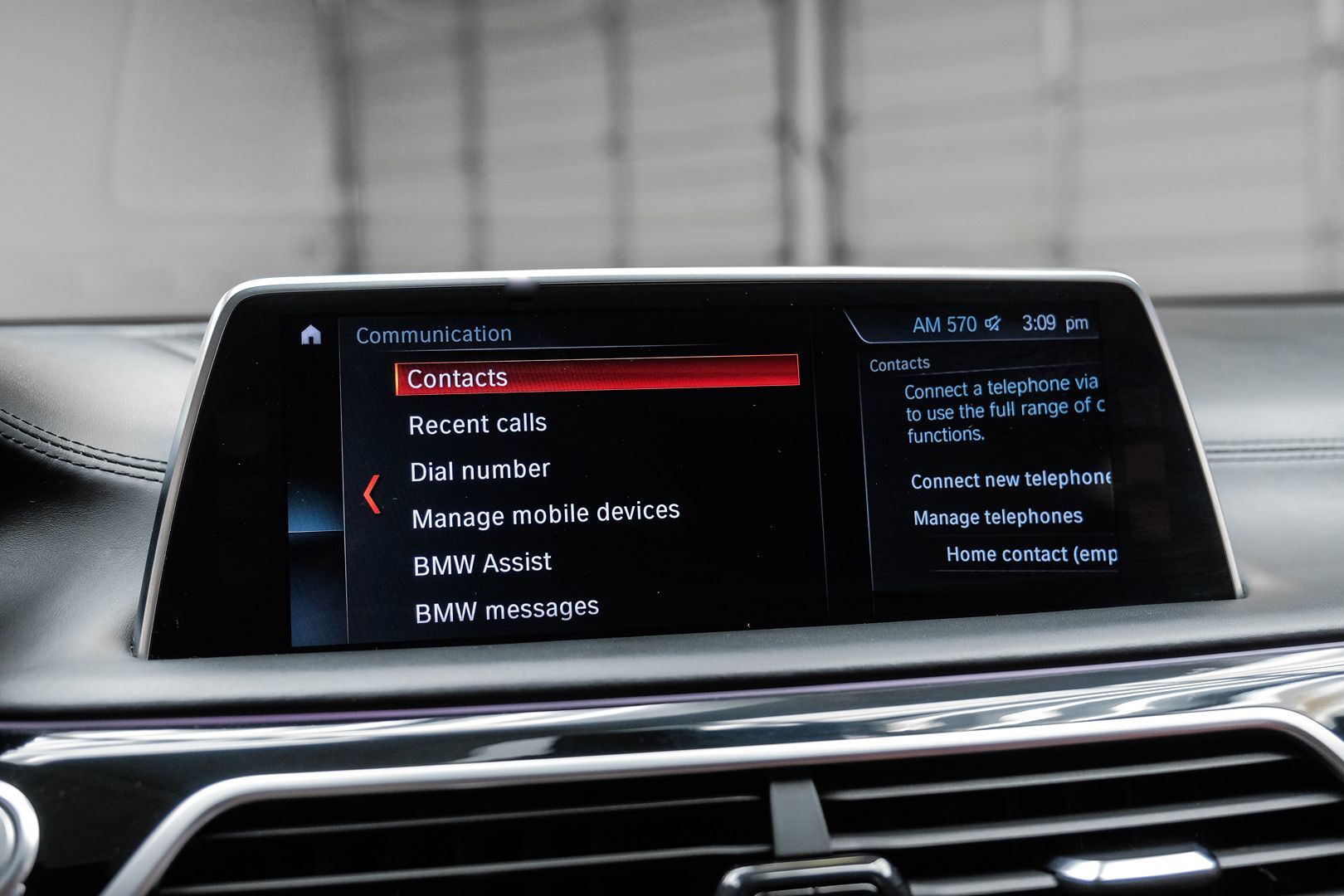Choose Dial number
Viewport: 1344px width, 896px height.
tap(480, 470)
